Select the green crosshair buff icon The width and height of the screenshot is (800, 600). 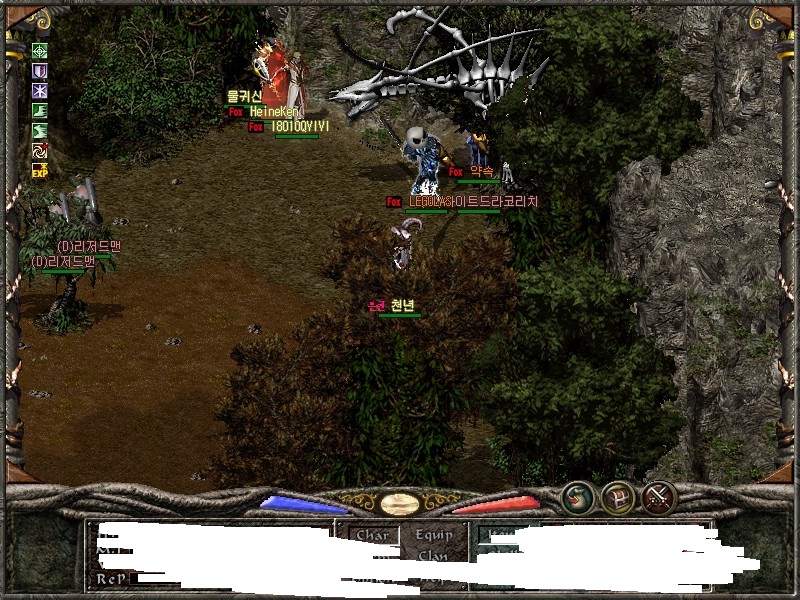(41, 51)
